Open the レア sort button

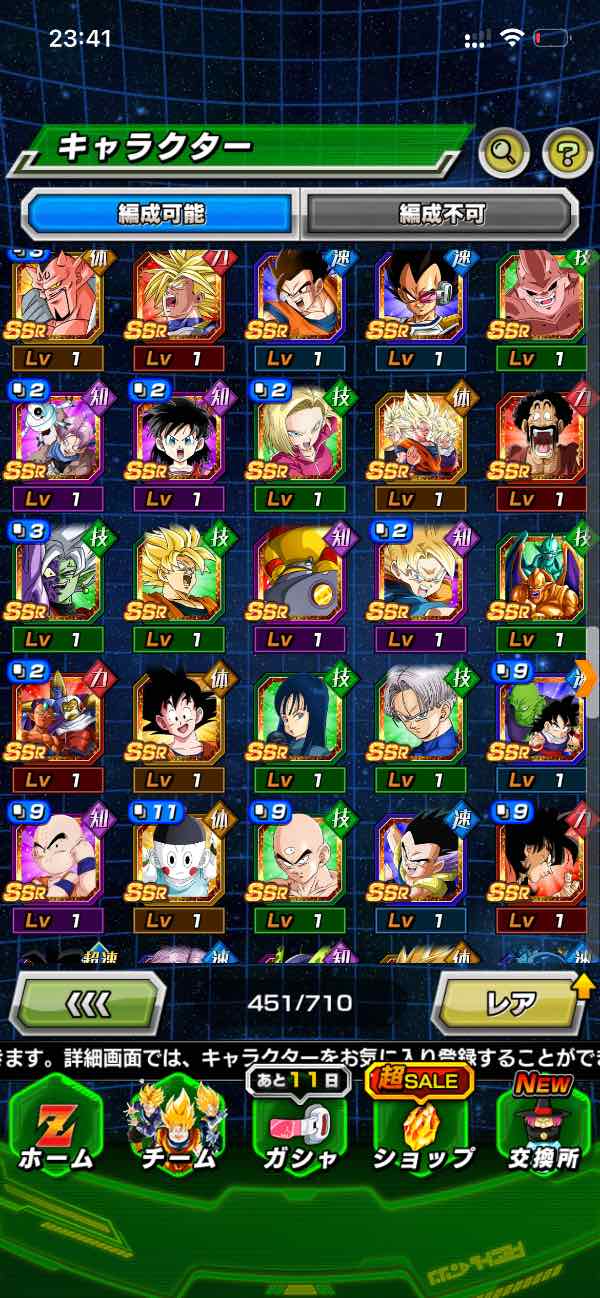coord(510,1002)
